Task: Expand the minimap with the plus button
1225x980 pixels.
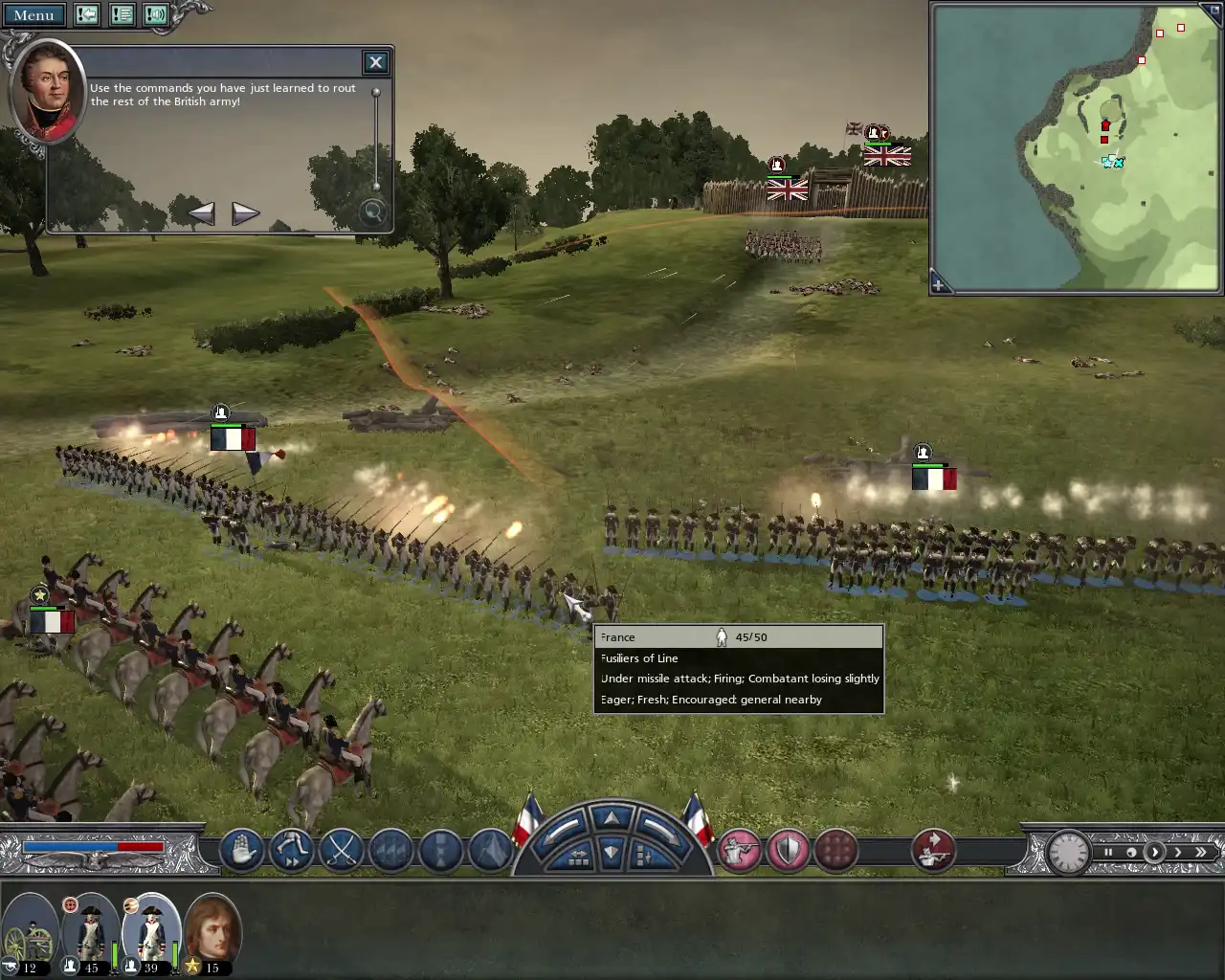Action: 939,284
